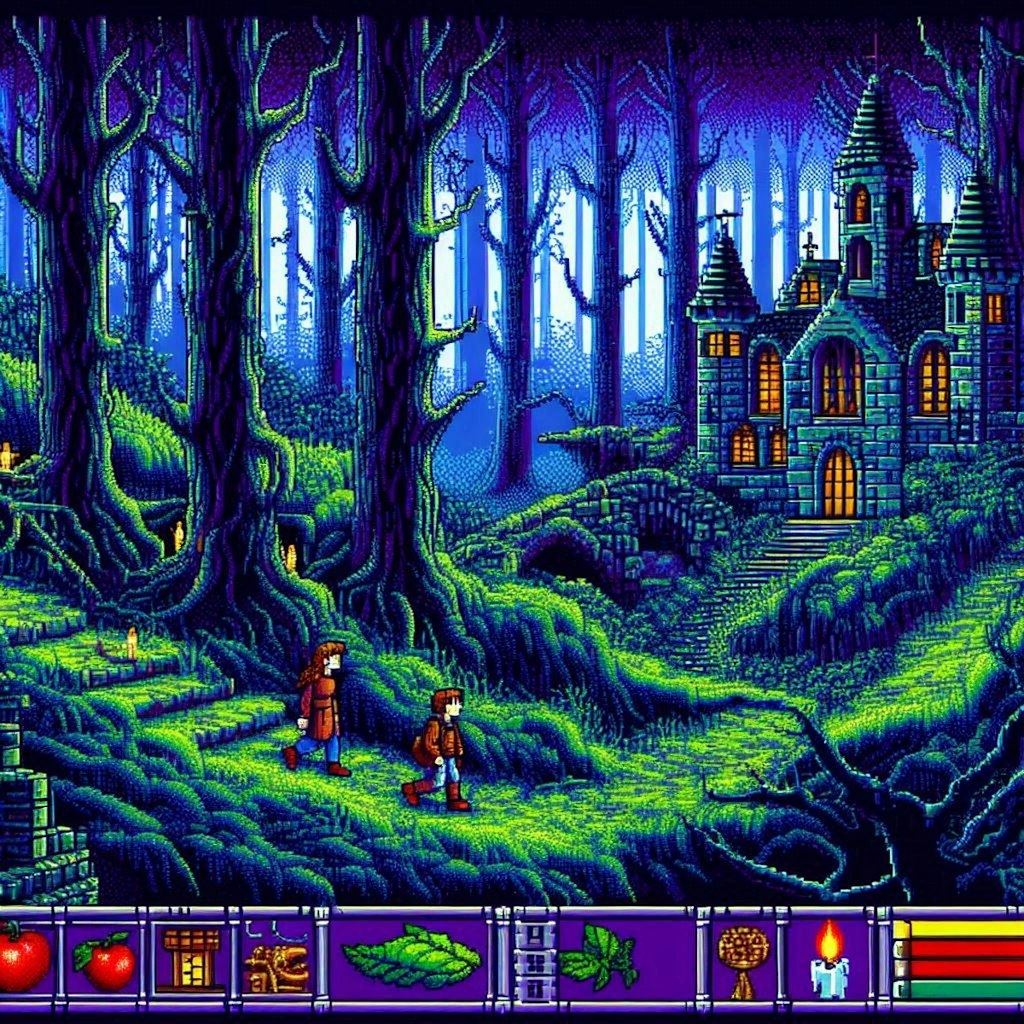Choose the wooden lantern inventory item
This screenshot has height=1024, width=1024.
coord(190,958)
